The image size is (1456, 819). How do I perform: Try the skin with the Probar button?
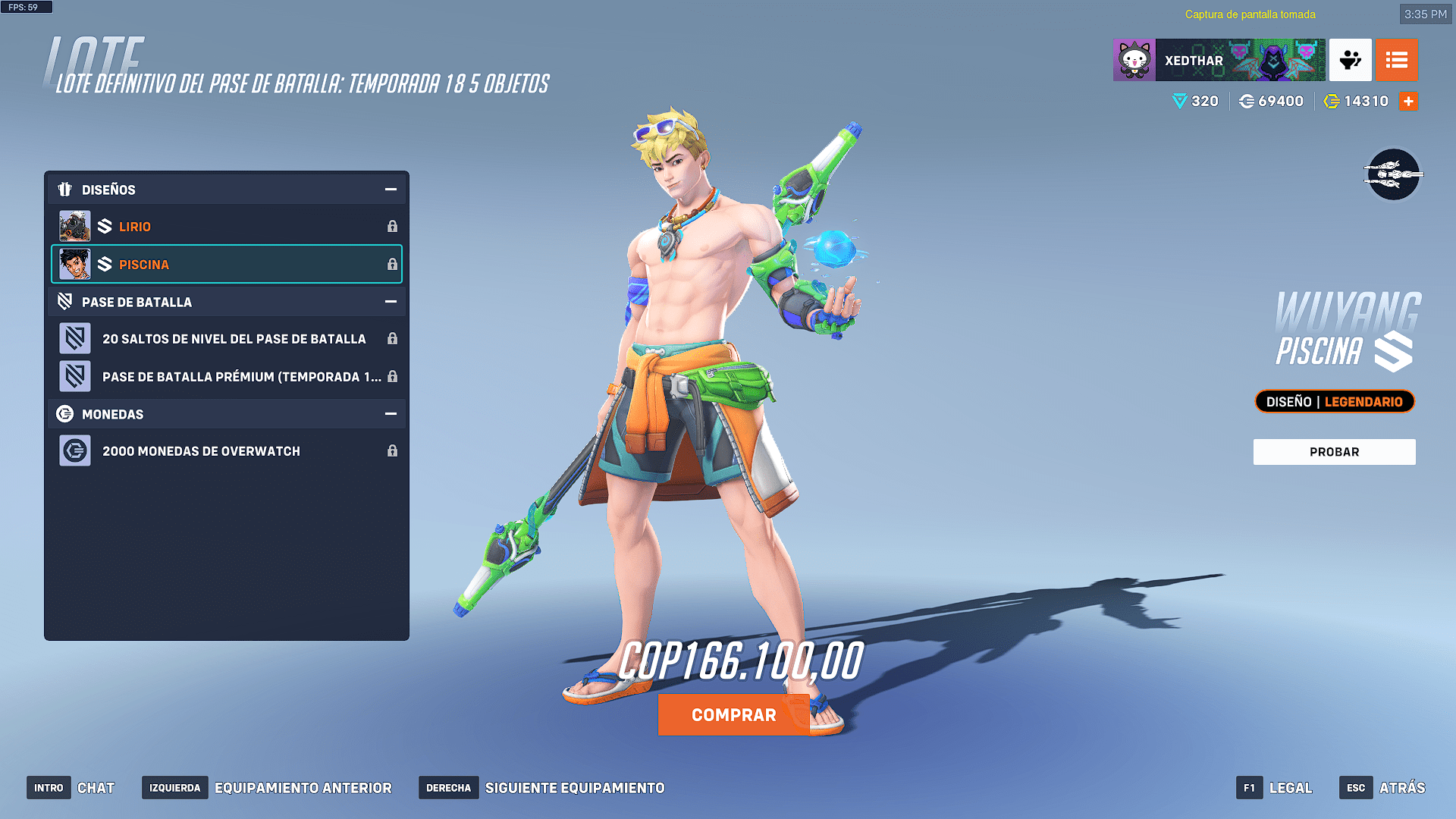click(1334, 452)
